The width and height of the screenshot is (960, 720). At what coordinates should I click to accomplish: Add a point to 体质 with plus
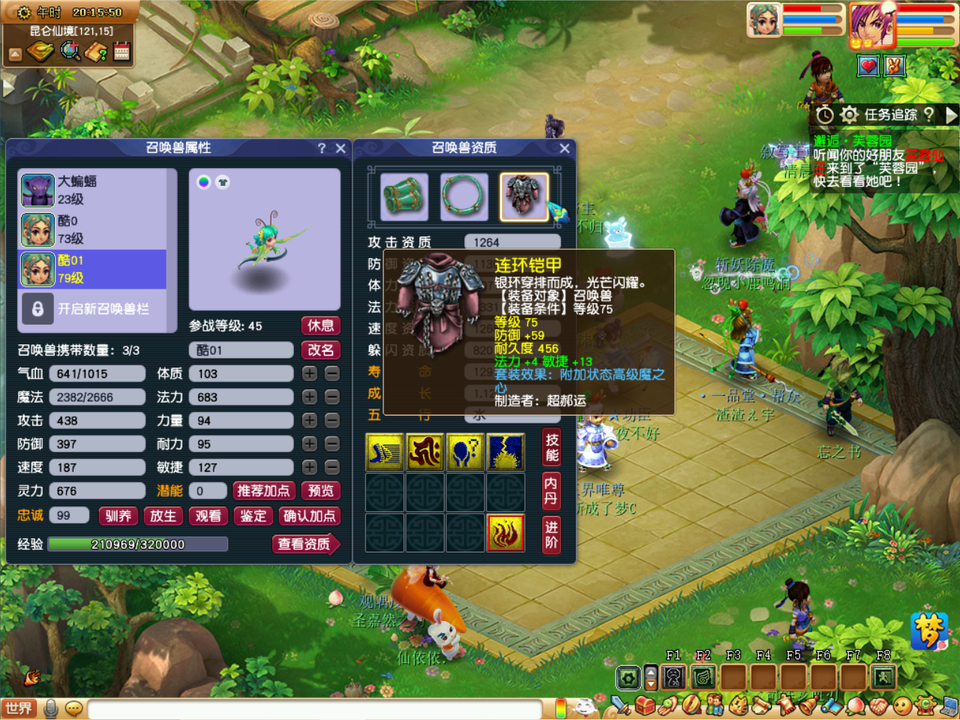coord(310,373)
